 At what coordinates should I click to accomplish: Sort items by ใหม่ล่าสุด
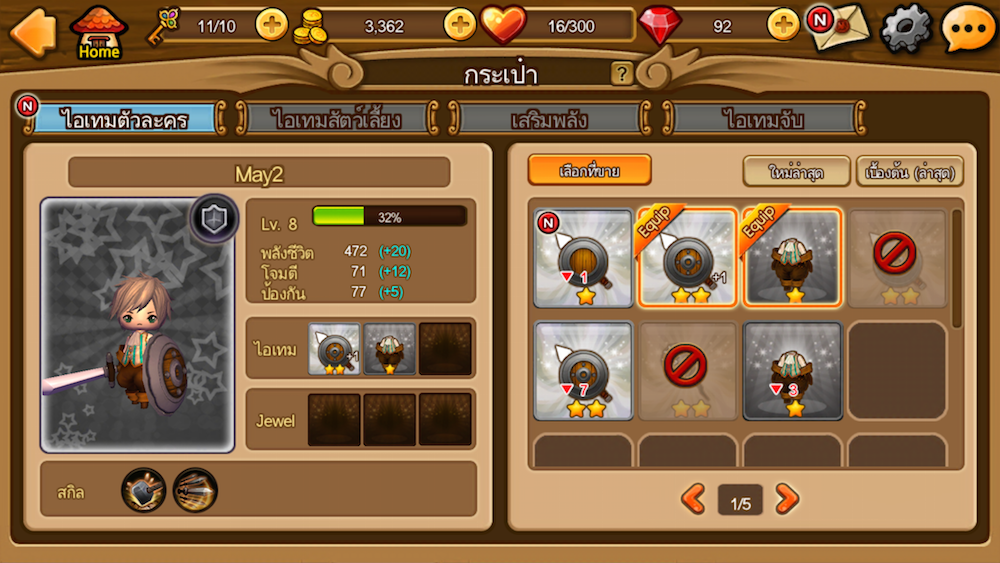[x=796, y=171]
